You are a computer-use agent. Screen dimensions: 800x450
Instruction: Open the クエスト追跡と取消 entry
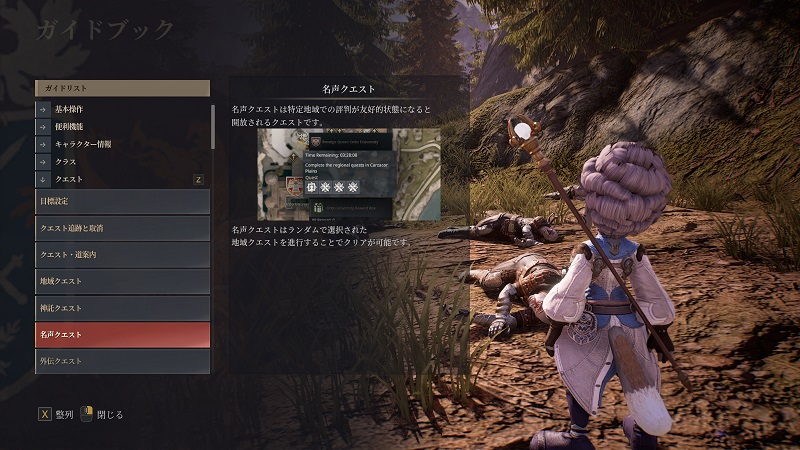coord(122,228)
